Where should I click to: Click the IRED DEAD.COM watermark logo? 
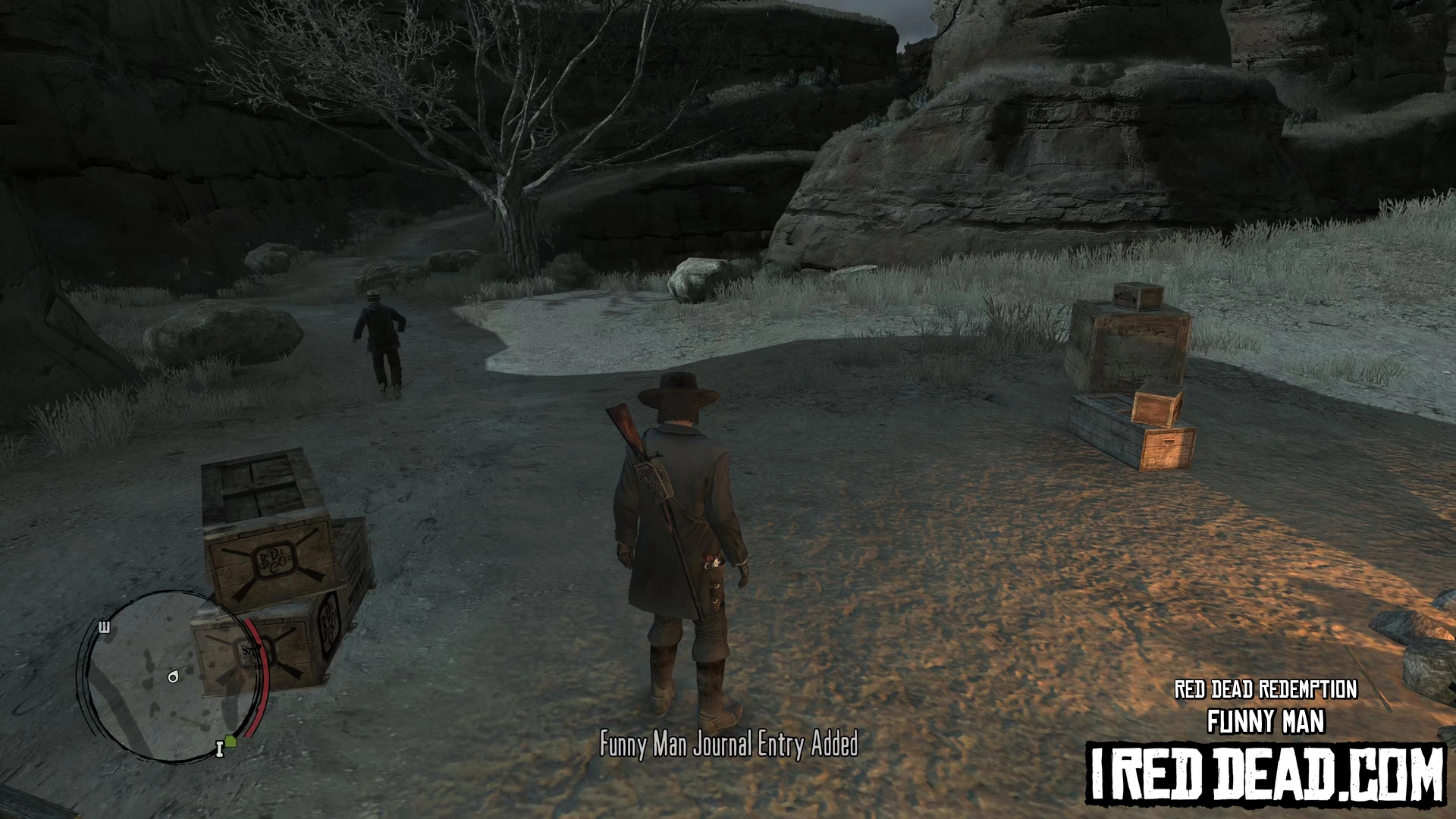[x=1266, y=774]
